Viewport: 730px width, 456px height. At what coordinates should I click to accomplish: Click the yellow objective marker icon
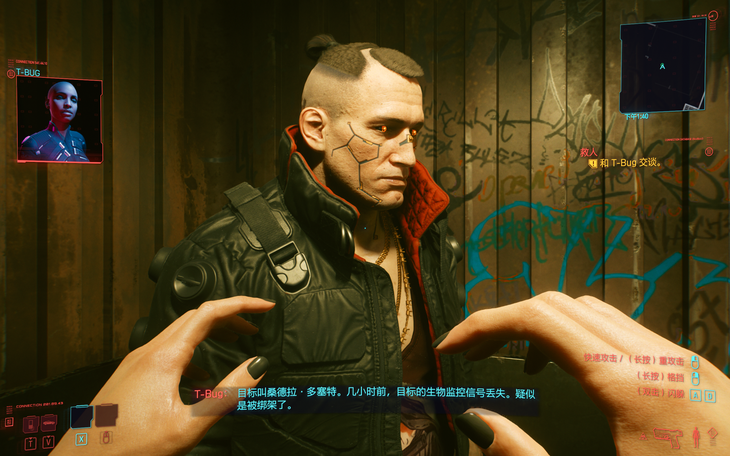tap(593, 162)
